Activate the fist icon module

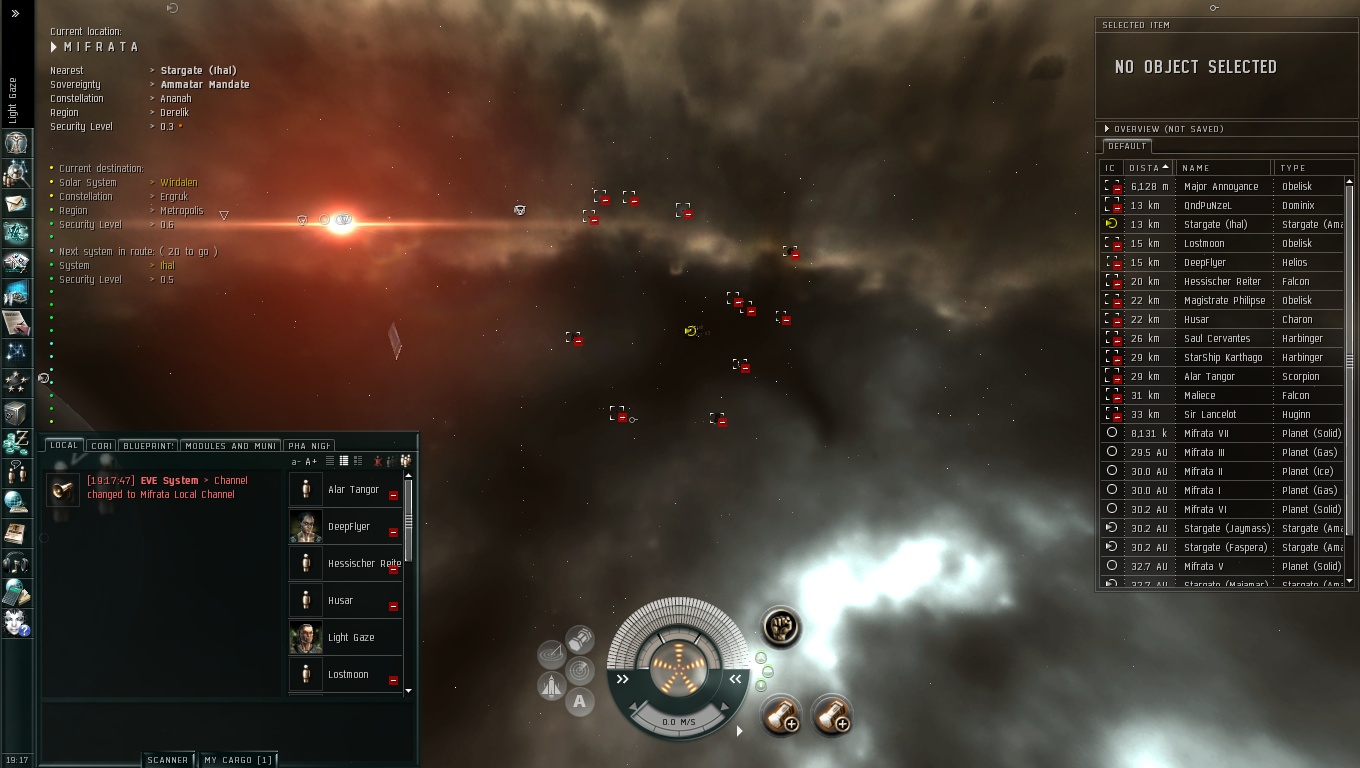pos(780,627)
